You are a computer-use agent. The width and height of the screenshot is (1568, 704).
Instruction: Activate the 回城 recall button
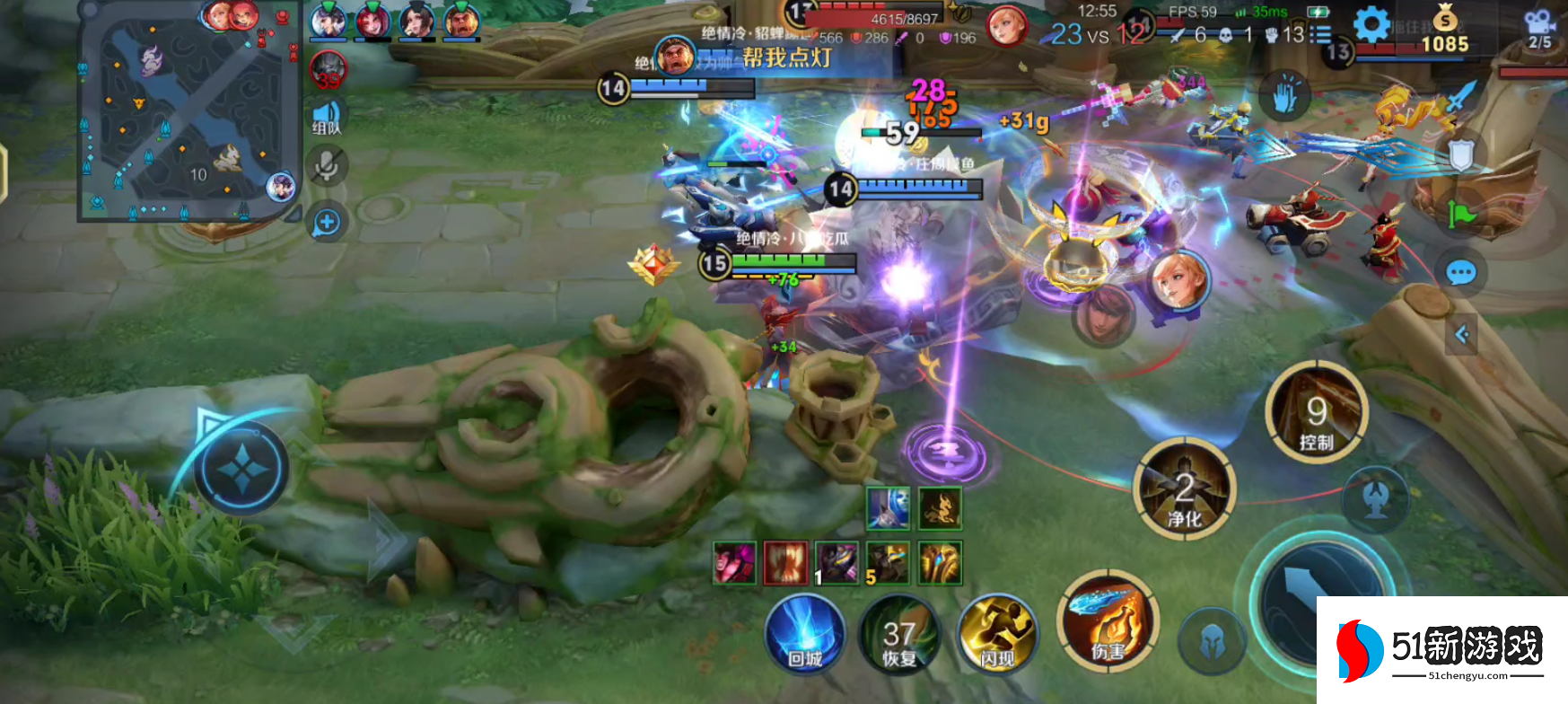click(805, 634)
